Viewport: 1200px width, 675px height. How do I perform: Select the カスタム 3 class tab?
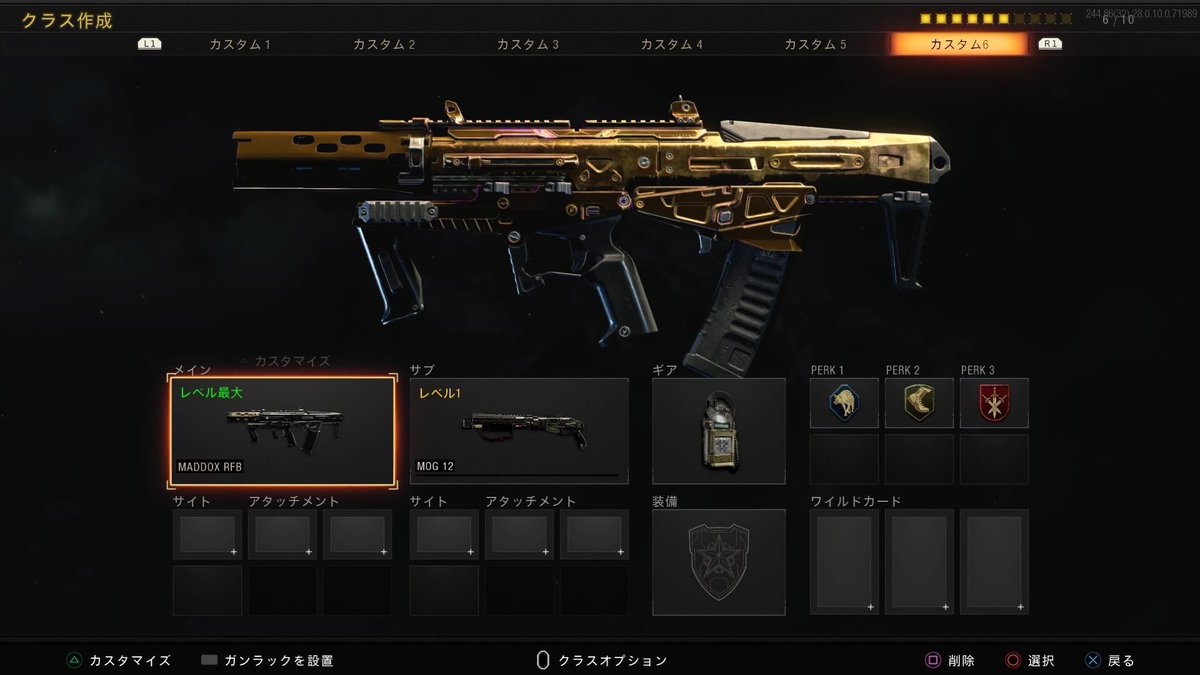point(528,45)
